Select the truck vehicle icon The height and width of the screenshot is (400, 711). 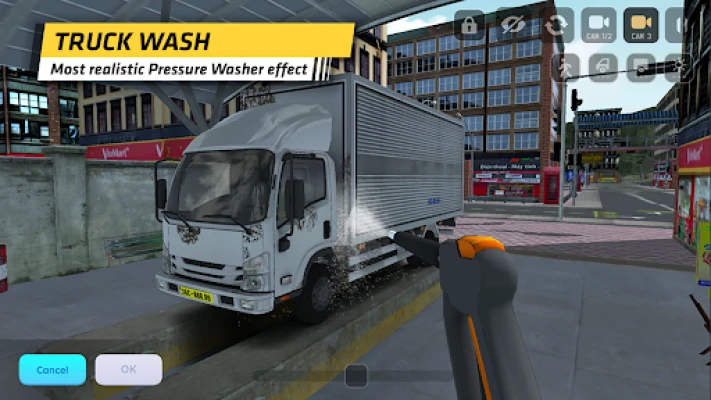point(603,67)
